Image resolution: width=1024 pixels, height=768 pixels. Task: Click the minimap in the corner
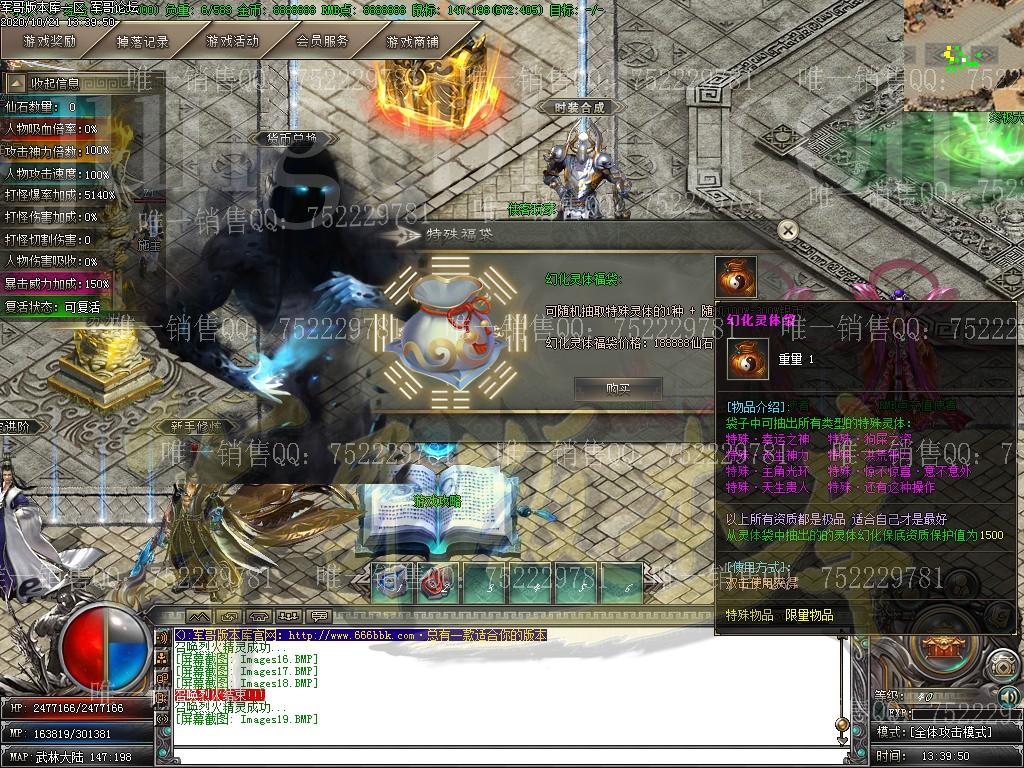[963, 54]
